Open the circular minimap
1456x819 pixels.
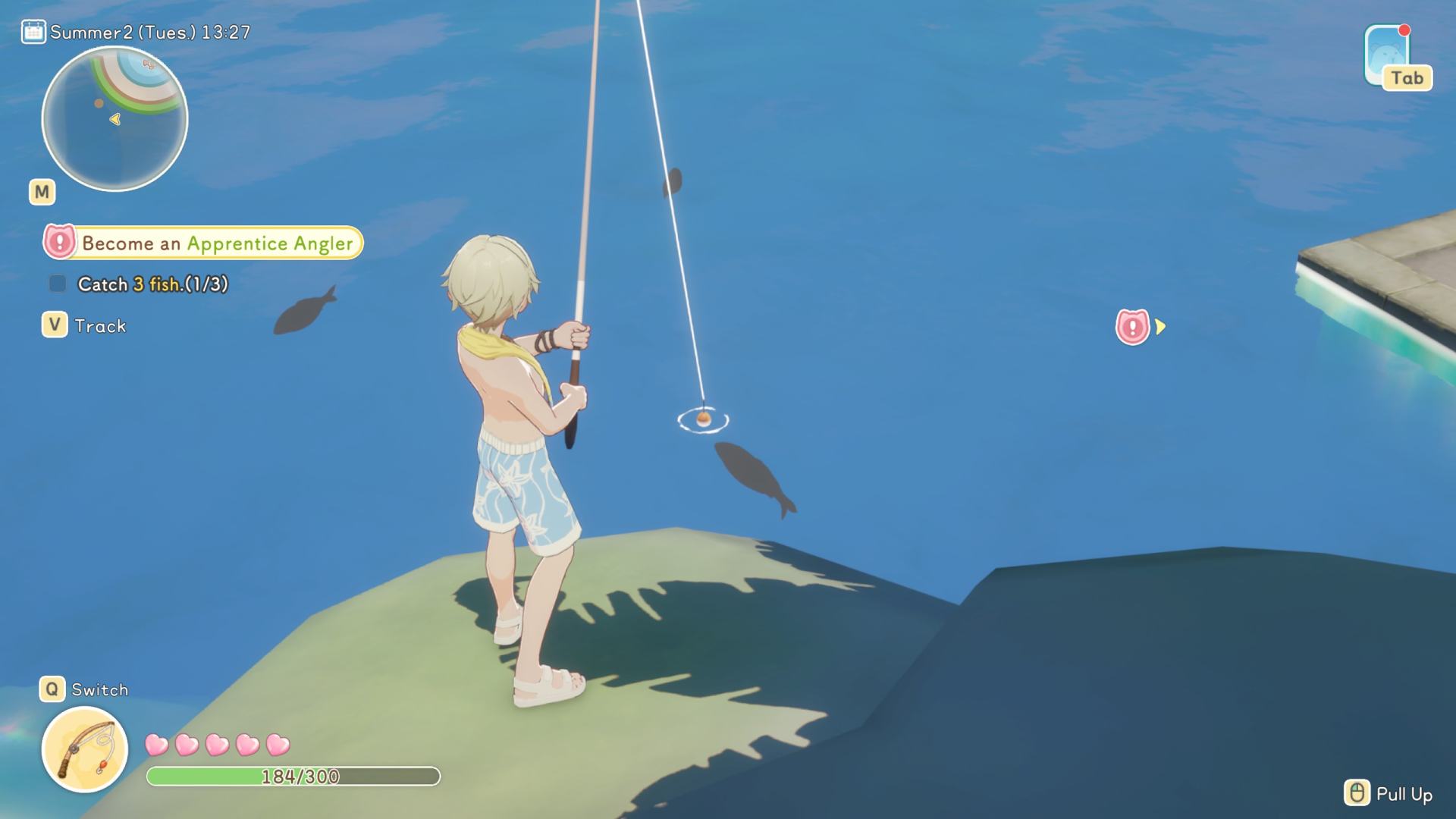pos(115,119)
